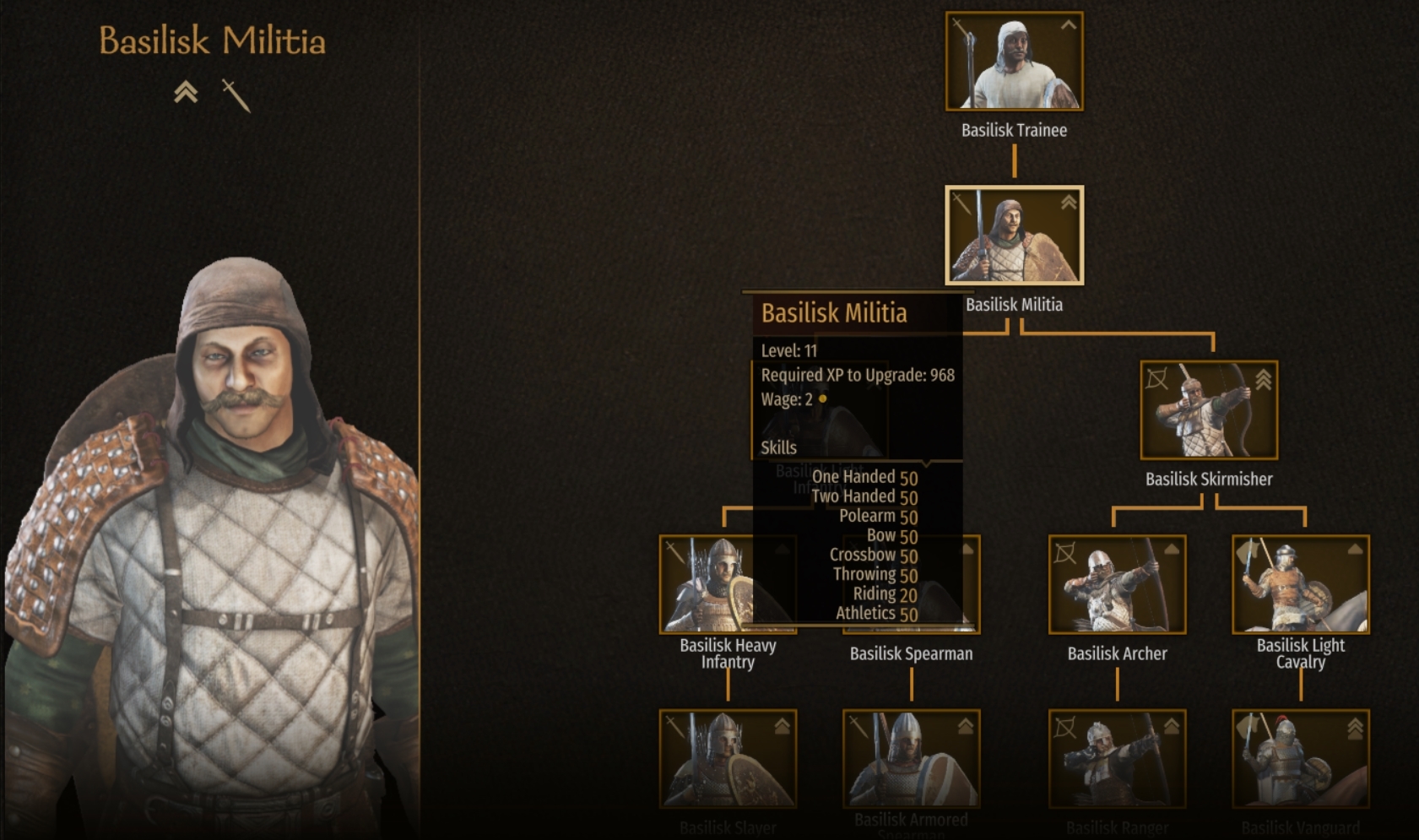Viewport: 1419px width, 840px height.
Task: Pick the Basilisk Light Cavalry troop
Action: (x=1300, y=584)
